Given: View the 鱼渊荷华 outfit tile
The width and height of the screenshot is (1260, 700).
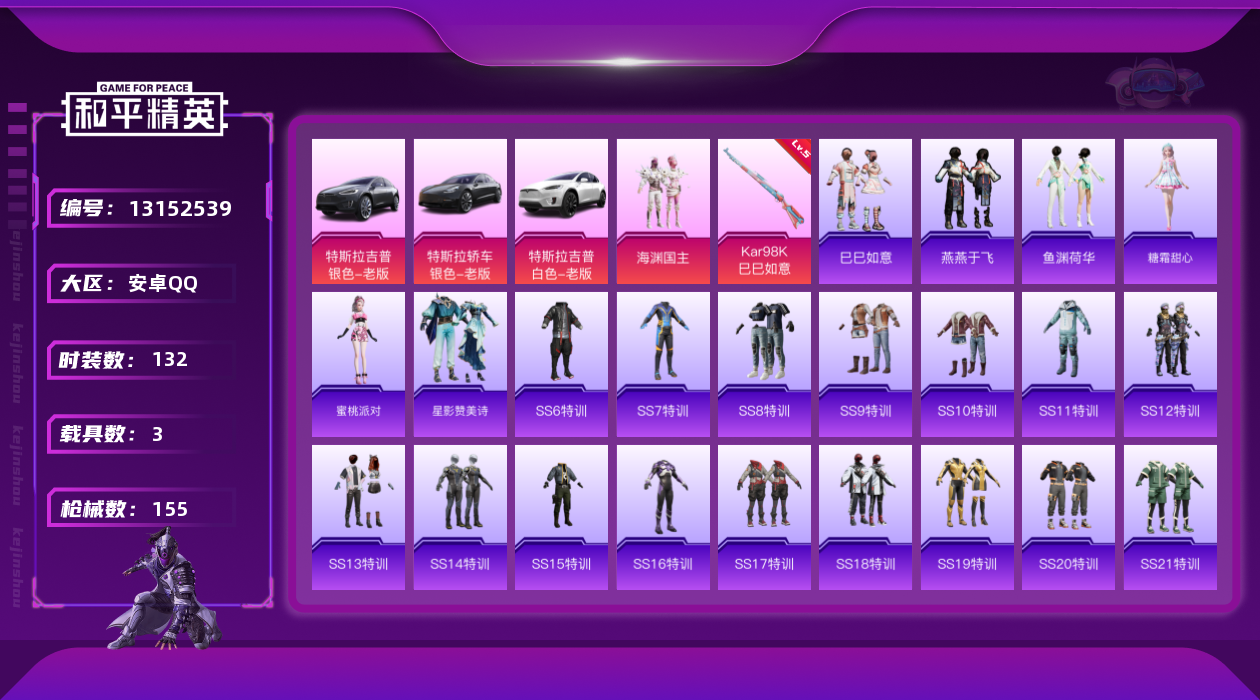Looking at the screenshot, I should point(1068,211).
